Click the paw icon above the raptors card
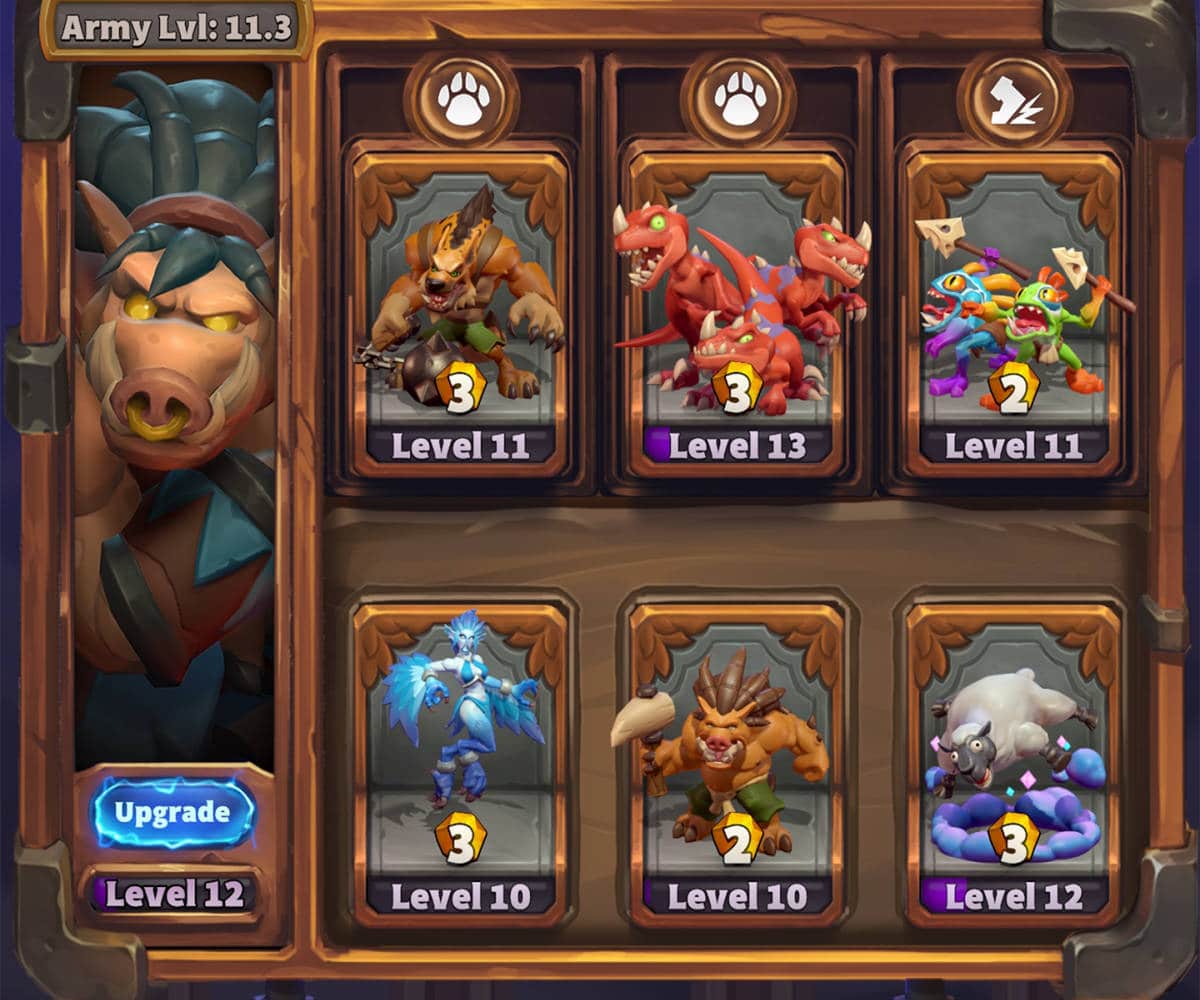This screenshot has height=1000, width=1200. 738,102
